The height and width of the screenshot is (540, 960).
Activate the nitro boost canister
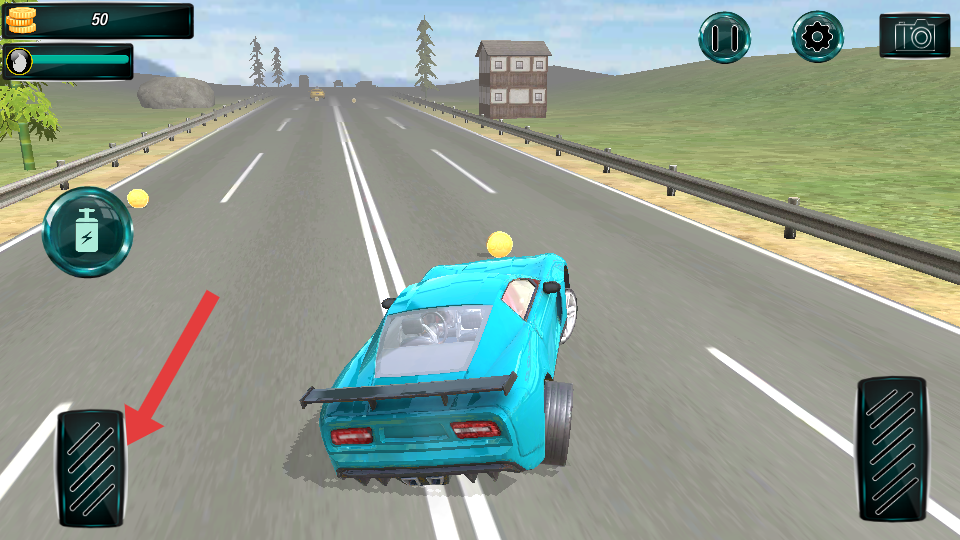click(x=87, y=233)
